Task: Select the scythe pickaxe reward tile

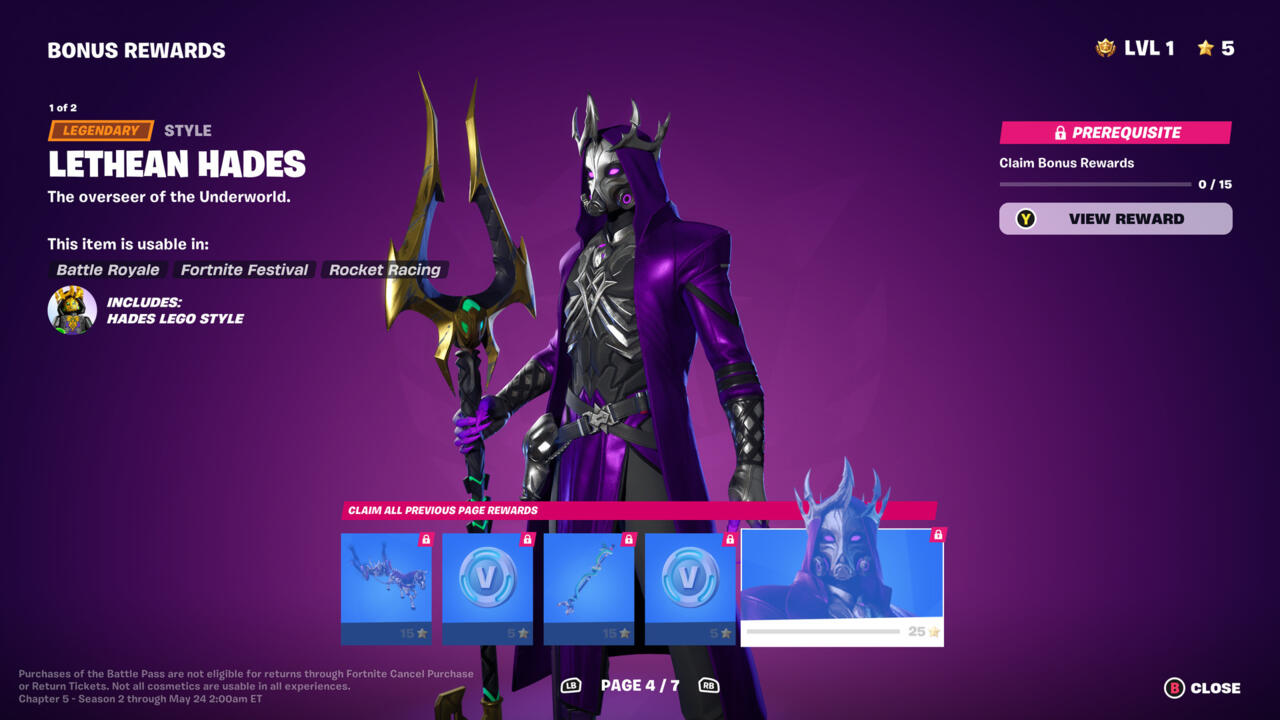Action: 589,588
